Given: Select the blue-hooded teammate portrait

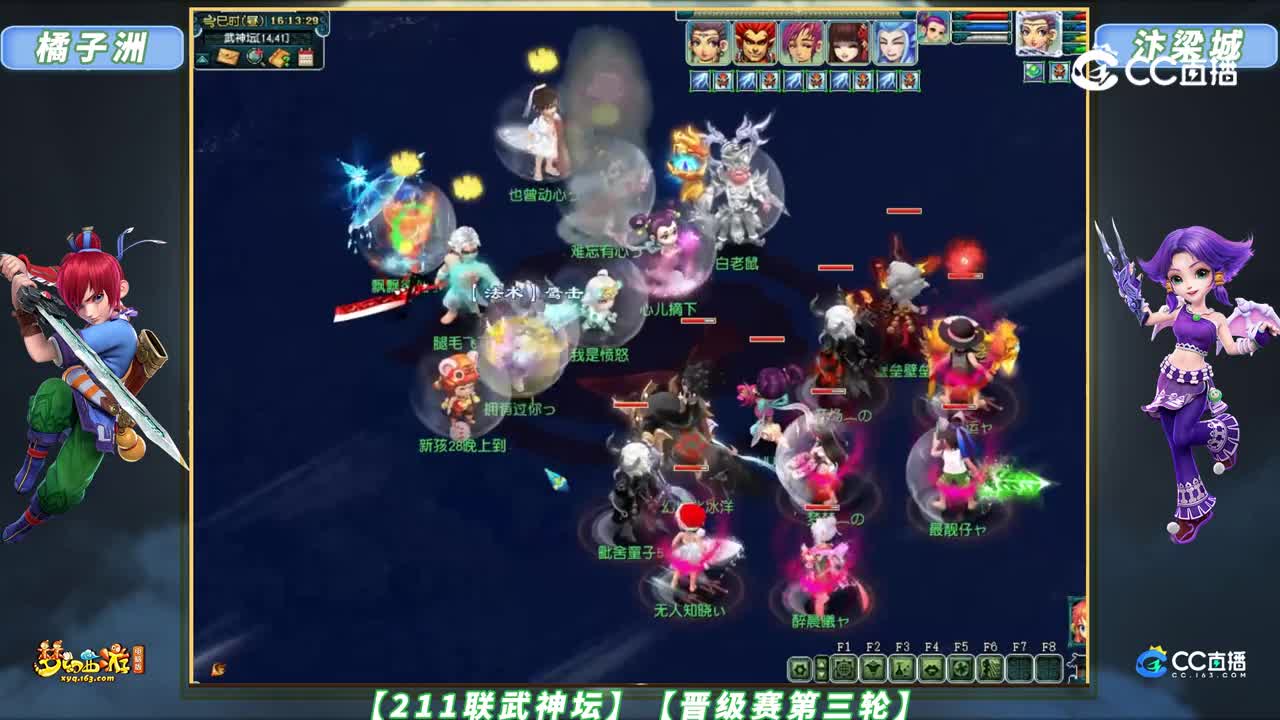Looking at the screenshot, I should point(894,41).
